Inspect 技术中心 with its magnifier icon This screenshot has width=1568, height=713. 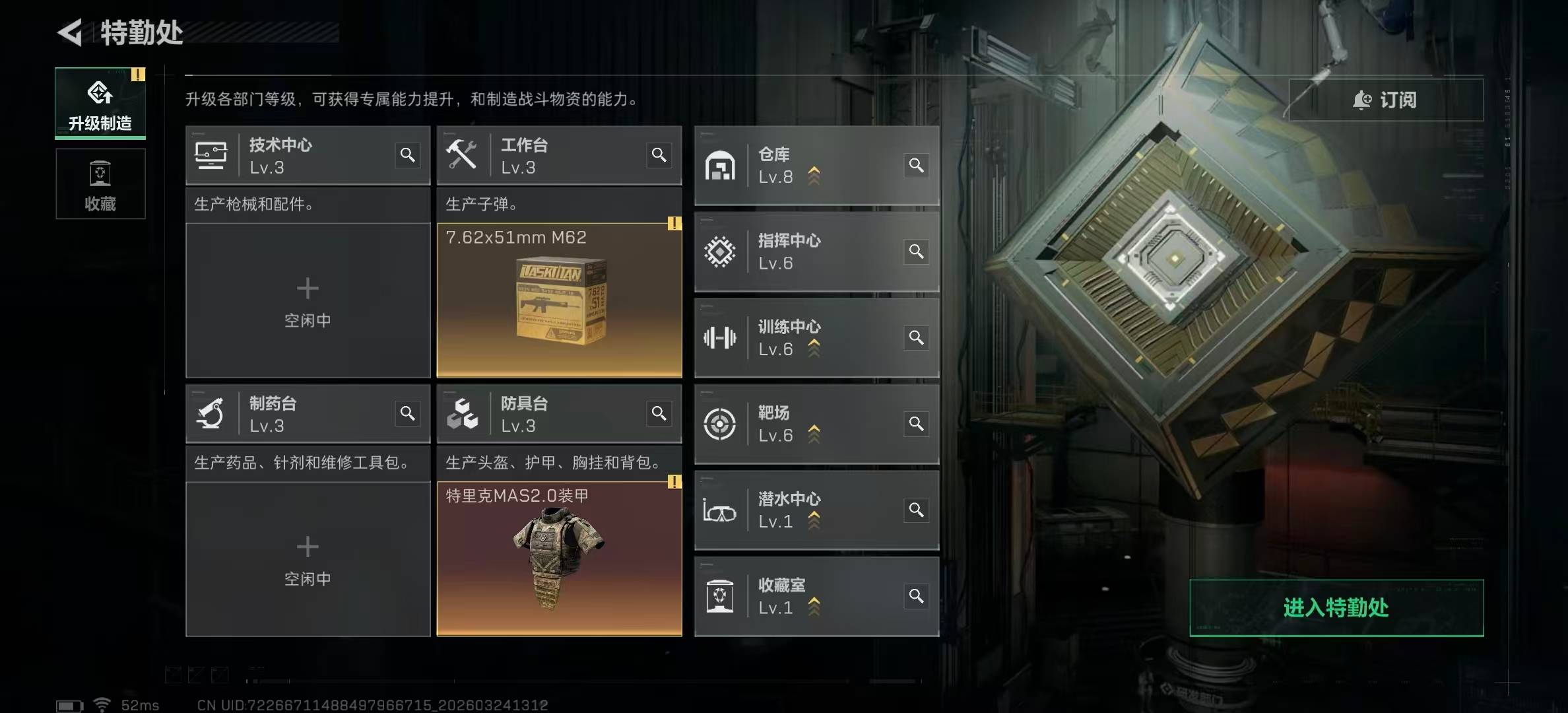point(408,155)
